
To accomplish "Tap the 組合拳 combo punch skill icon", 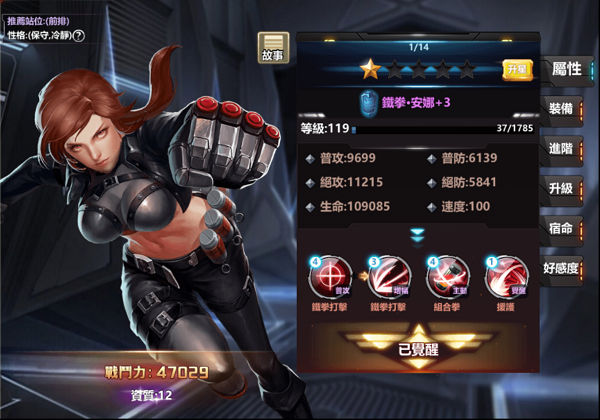I will coord(447,275).
